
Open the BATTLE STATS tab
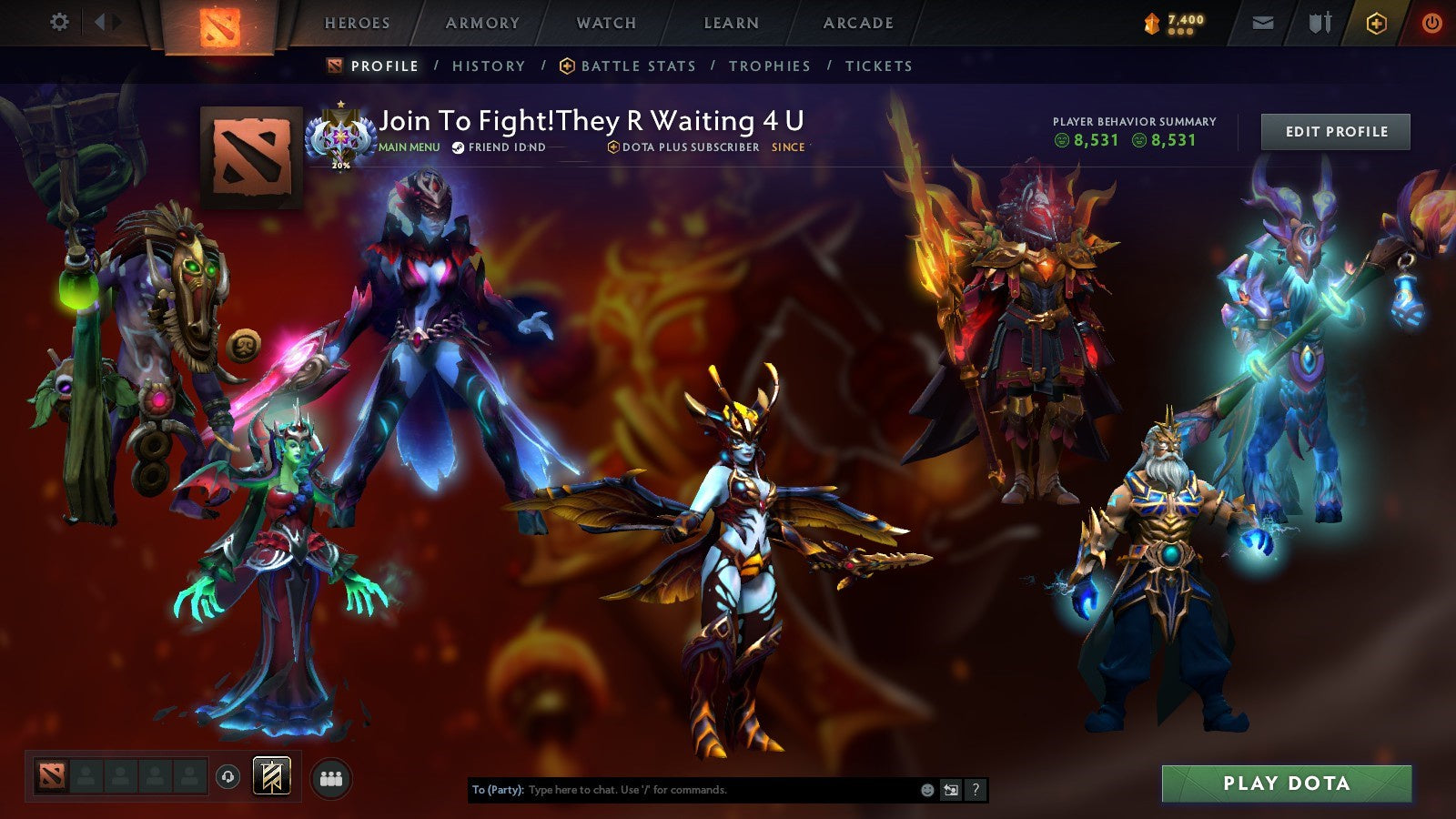[637, 66]
